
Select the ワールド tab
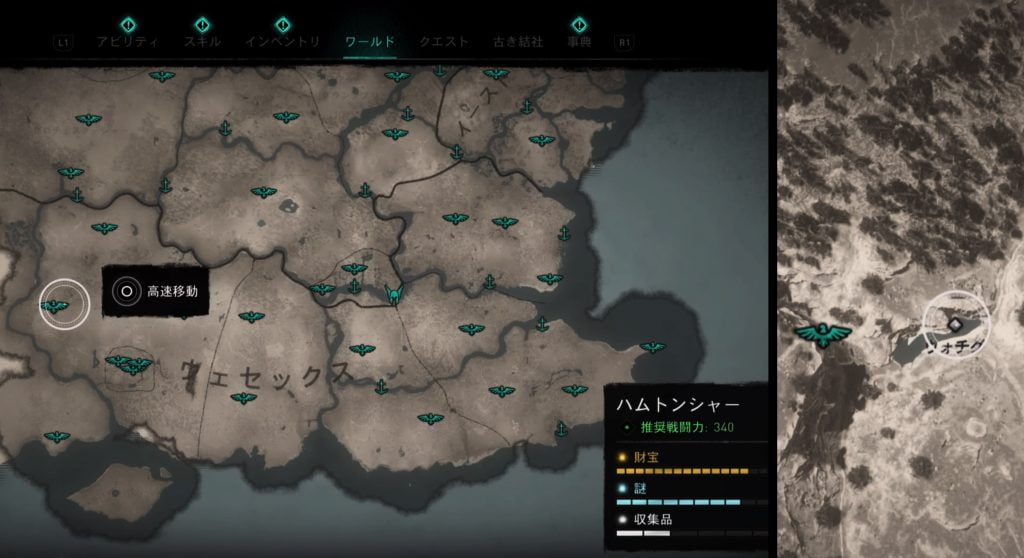[369, 42]
